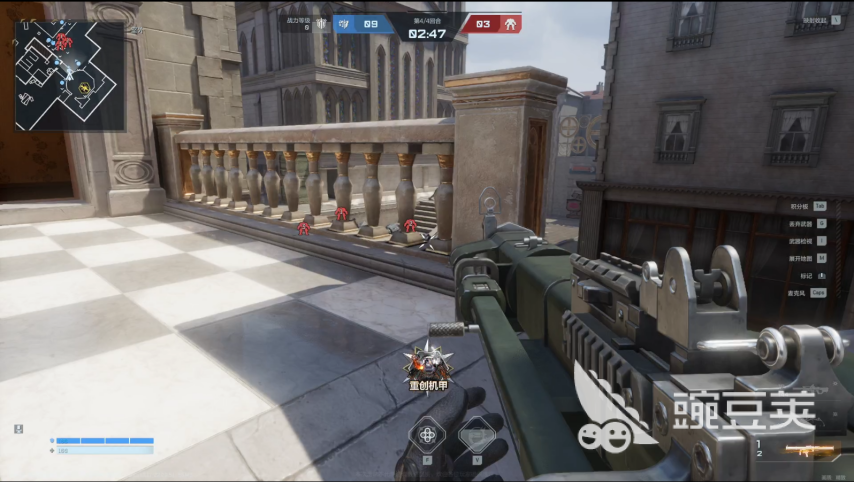The height and width of the screenshot is (482, 854).
Task: Click the minimap in the corner
Action: [70, 76]
